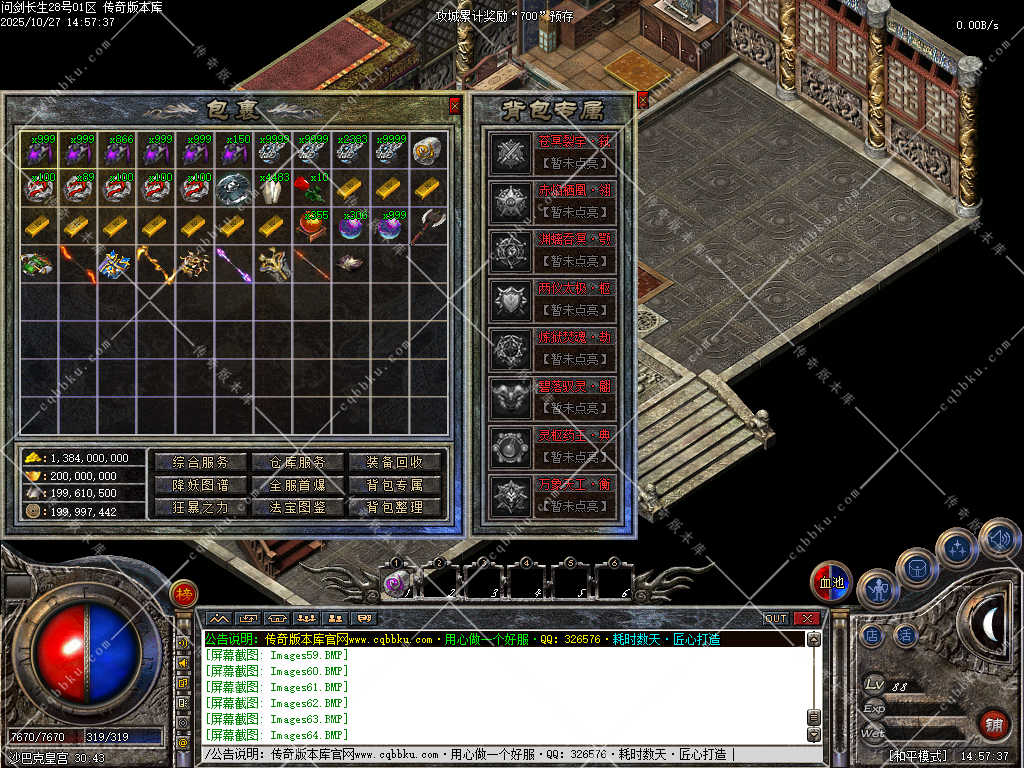
Task: Open the 仓库服务 warehouse service
Action: coord(297,462)
